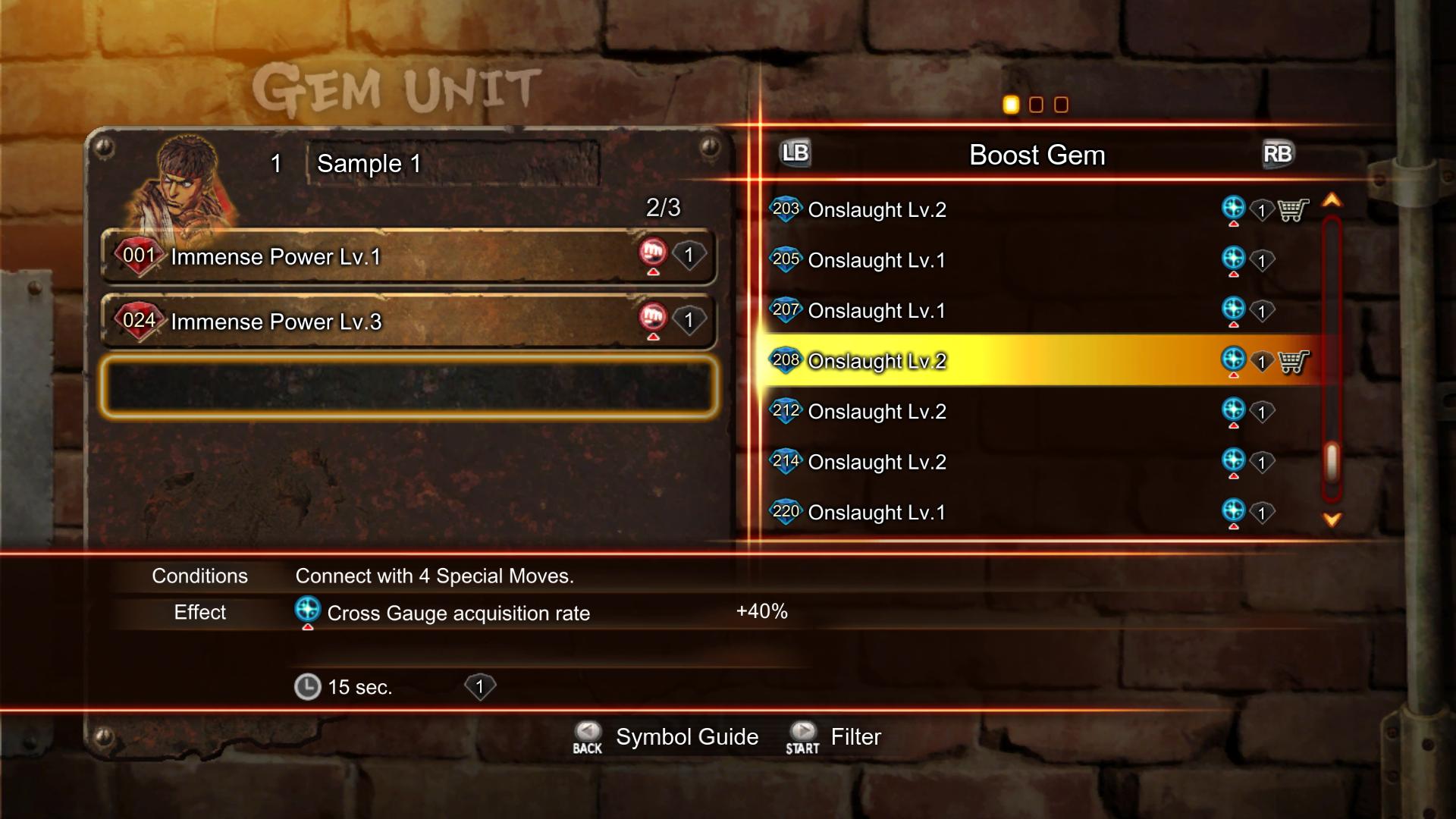
Task: Click the down arrow below the gem list scrollbar
Action: pos(1332,520)
